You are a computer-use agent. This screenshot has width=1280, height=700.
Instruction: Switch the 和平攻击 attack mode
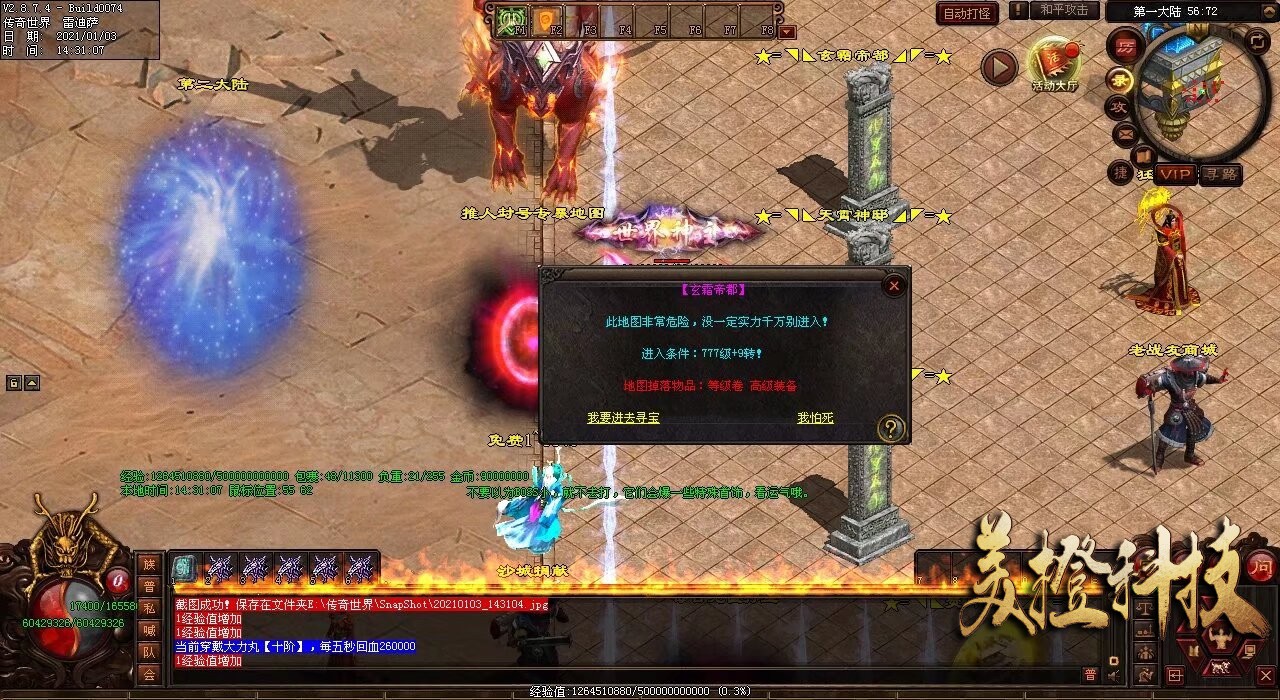point(1063,10)
